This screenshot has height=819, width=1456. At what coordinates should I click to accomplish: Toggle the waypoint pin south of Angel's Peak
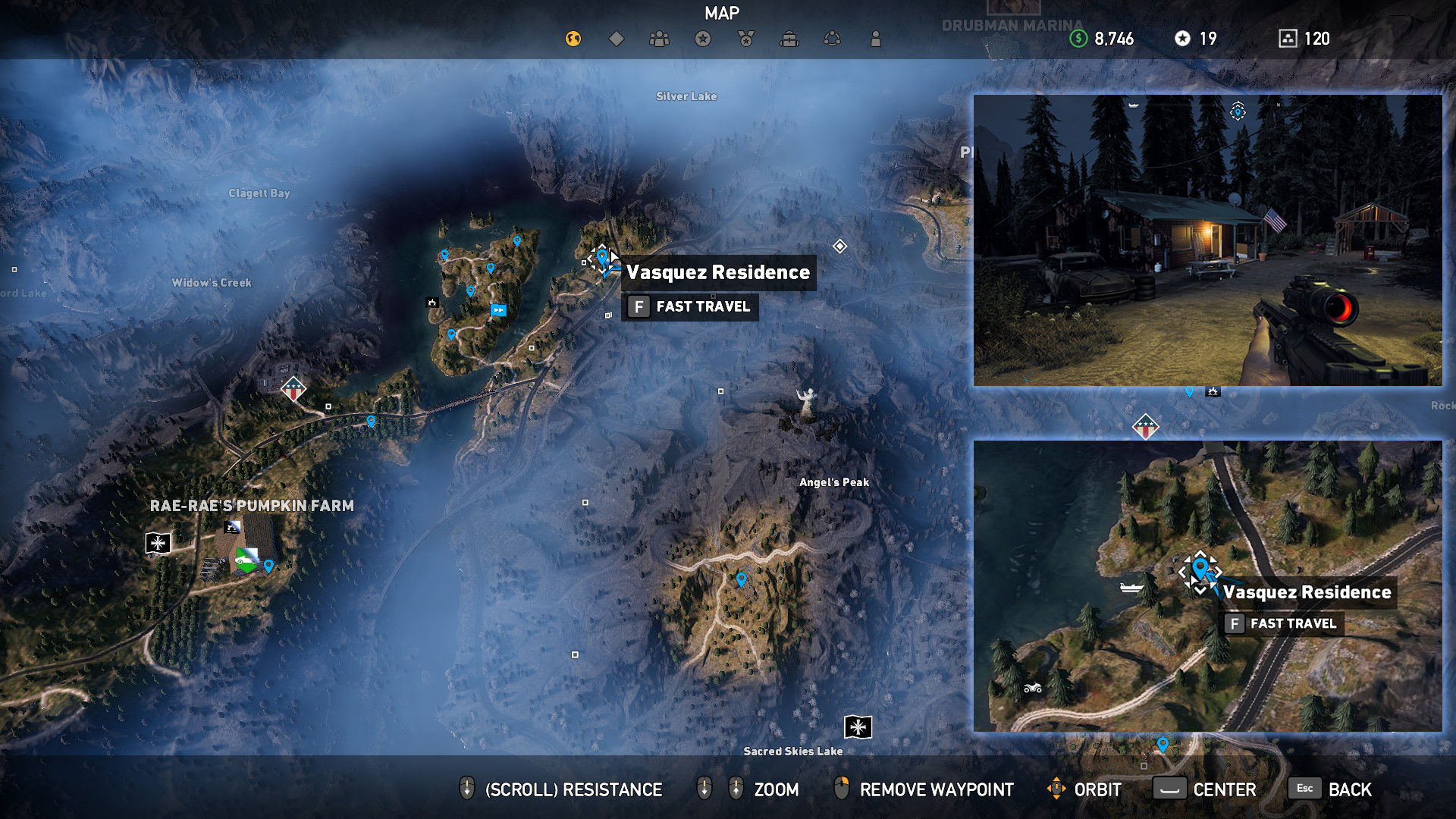click(742, 579)
